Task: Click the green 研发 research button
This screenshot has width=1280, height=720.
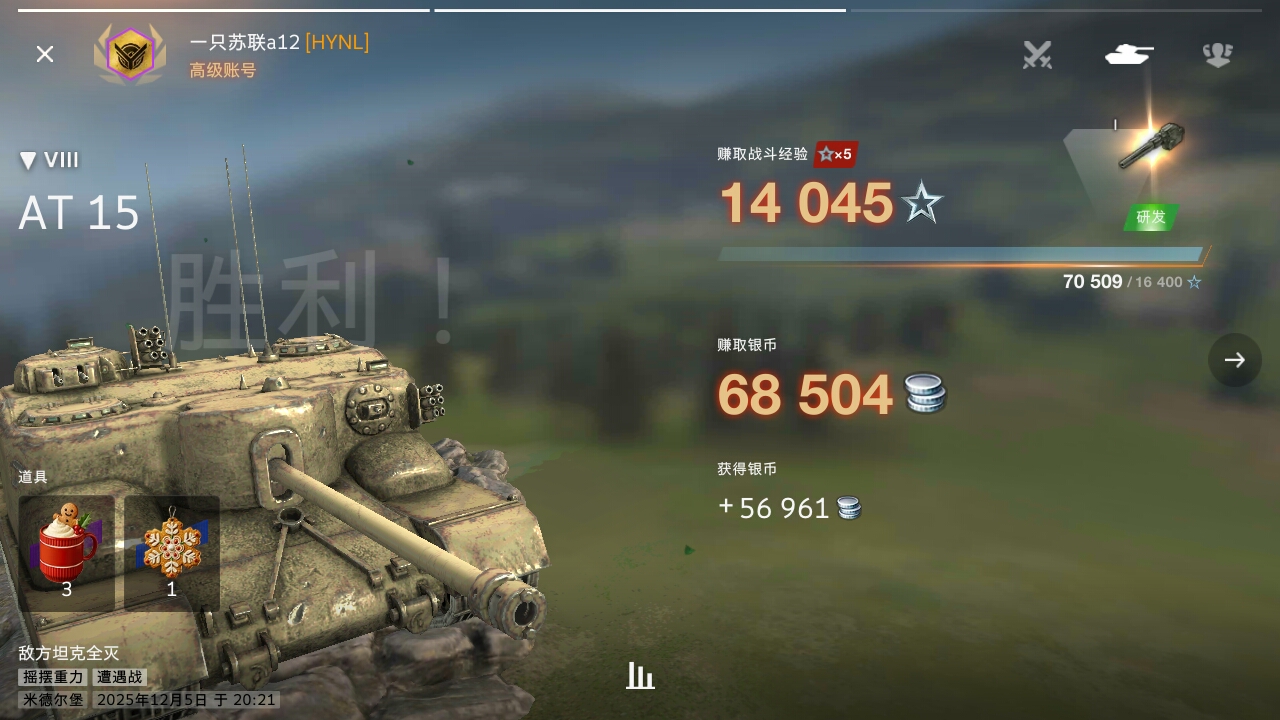Action: pos(1151,217)
